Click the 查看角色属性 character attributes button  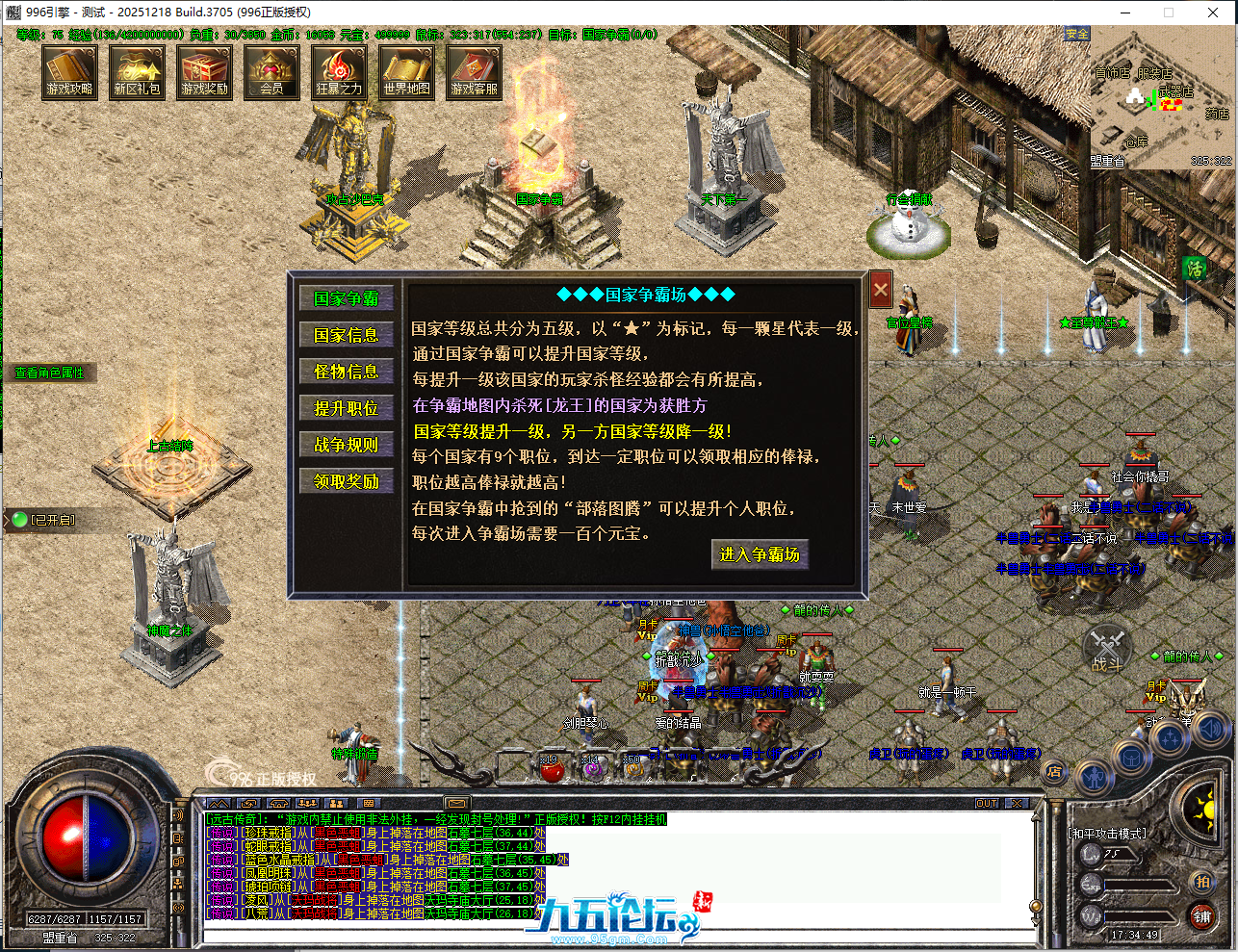(x=50, y=372)
